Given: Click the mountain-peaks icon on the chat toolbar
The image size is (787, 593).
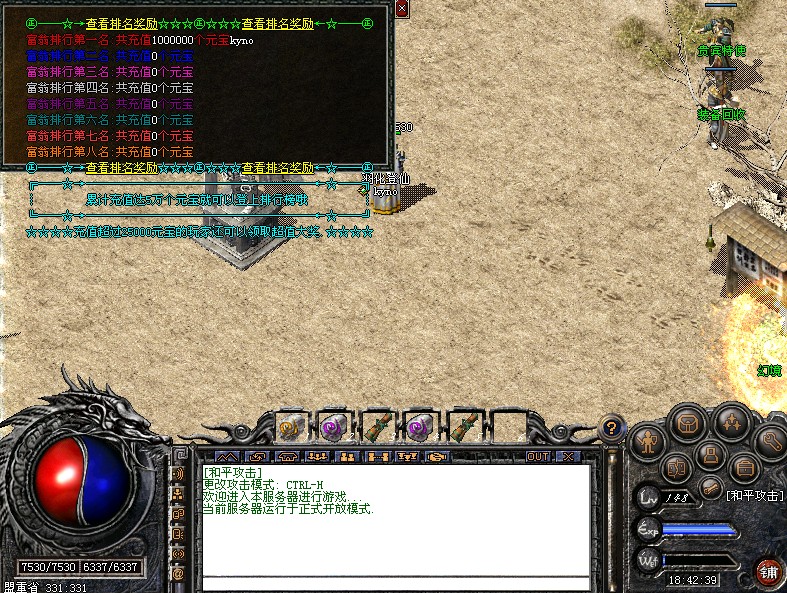Looking at the screenshot, I should click(x=227, y=456).
